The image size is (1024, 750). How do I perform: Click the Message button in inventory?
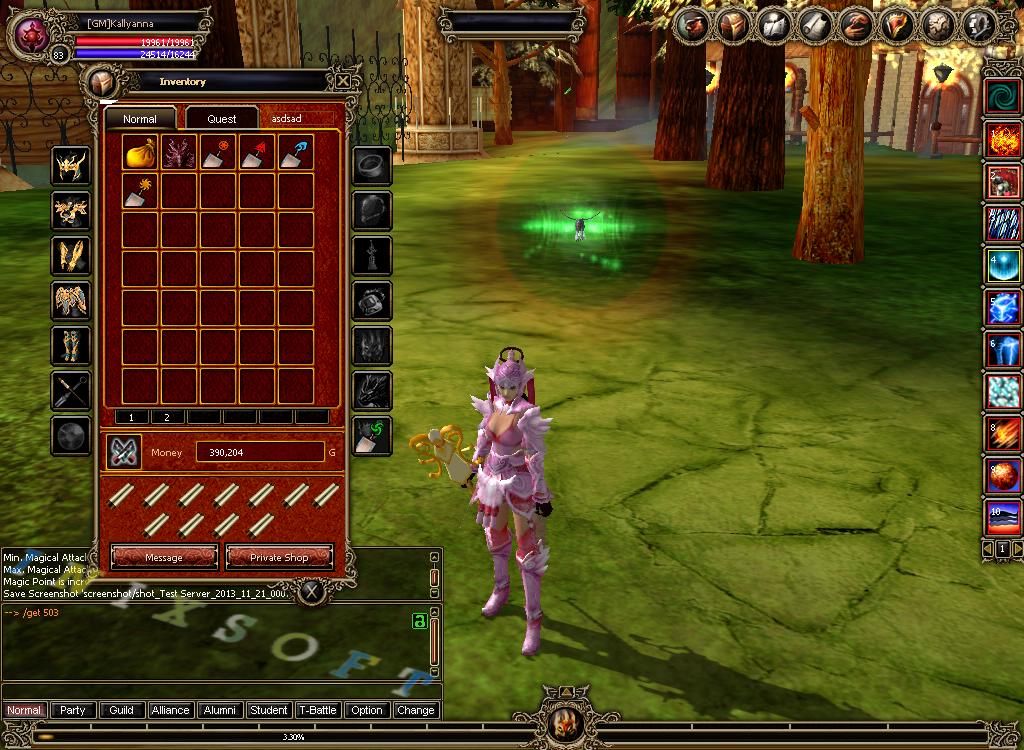(164, 557)
